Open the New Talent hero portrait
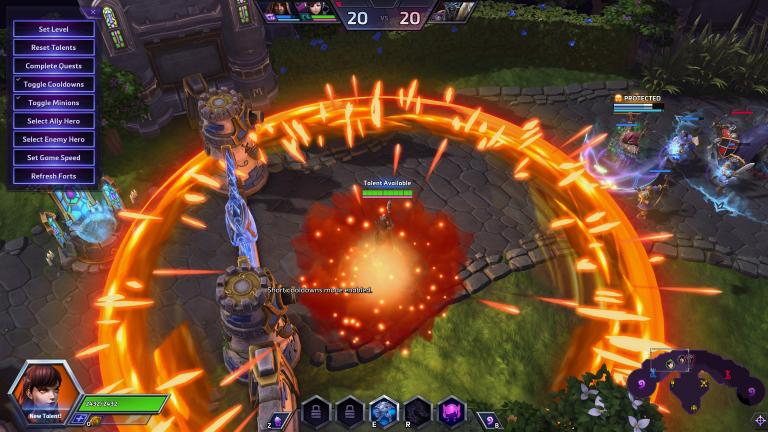768x432 pixels. point(42,394)
